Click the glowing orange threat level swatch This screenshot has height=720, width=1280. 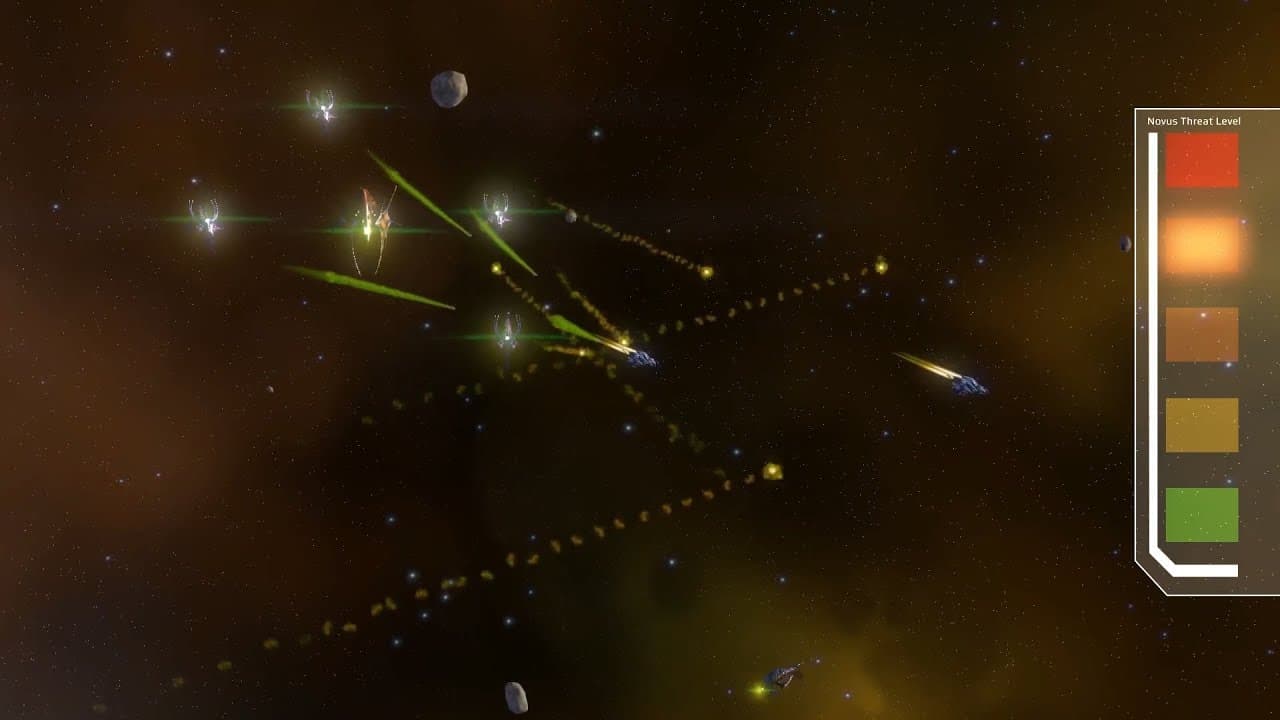point(1200,243)
